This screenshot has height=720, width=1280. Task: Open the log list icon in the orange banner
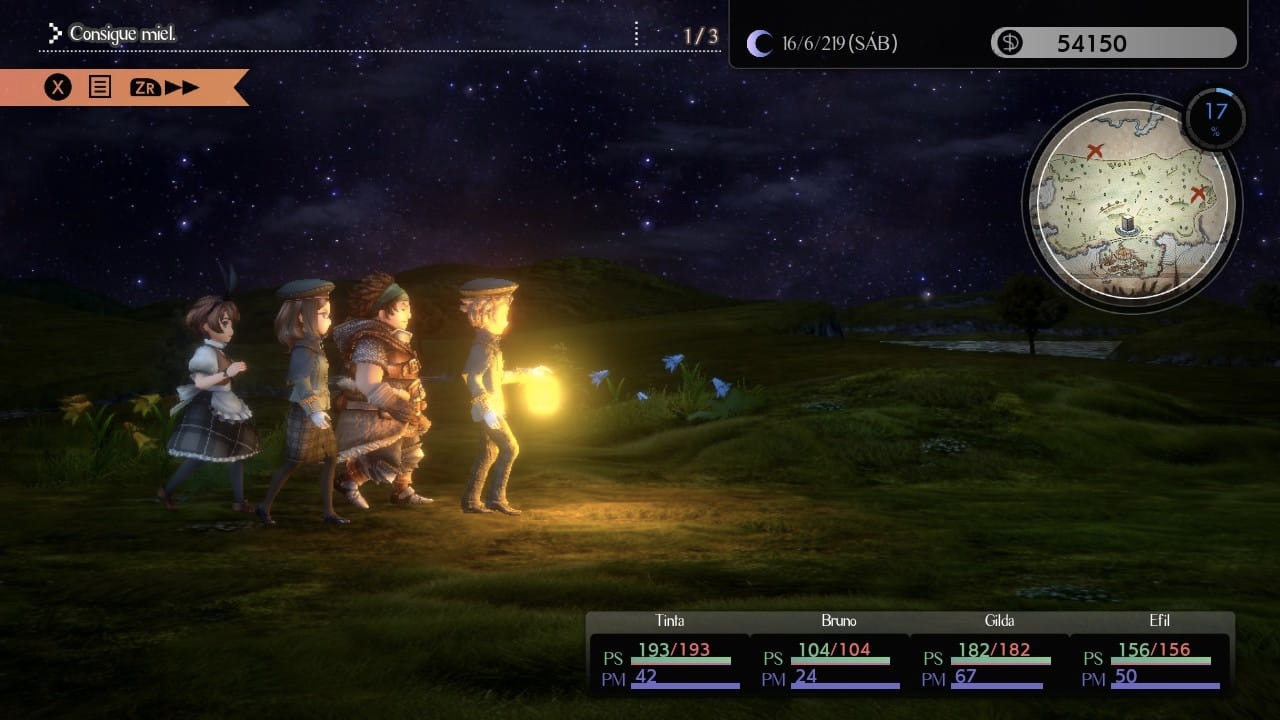(x=100, y=87)
